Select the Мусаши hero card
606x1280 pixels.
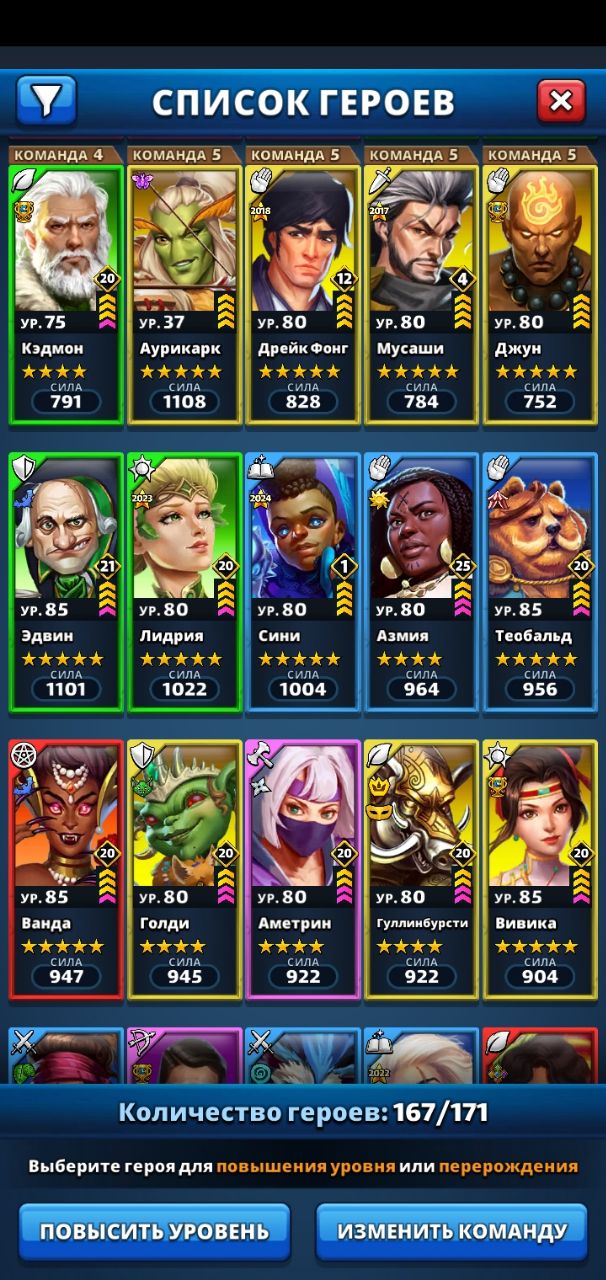click(x=420, y=293)
